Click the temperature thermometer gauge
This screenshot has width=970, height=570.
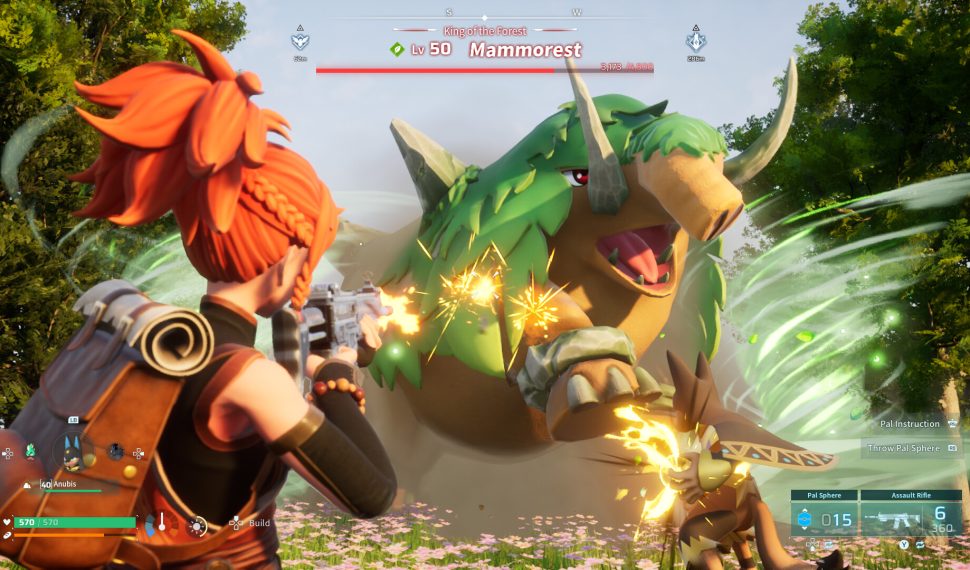tap(162, 523)
